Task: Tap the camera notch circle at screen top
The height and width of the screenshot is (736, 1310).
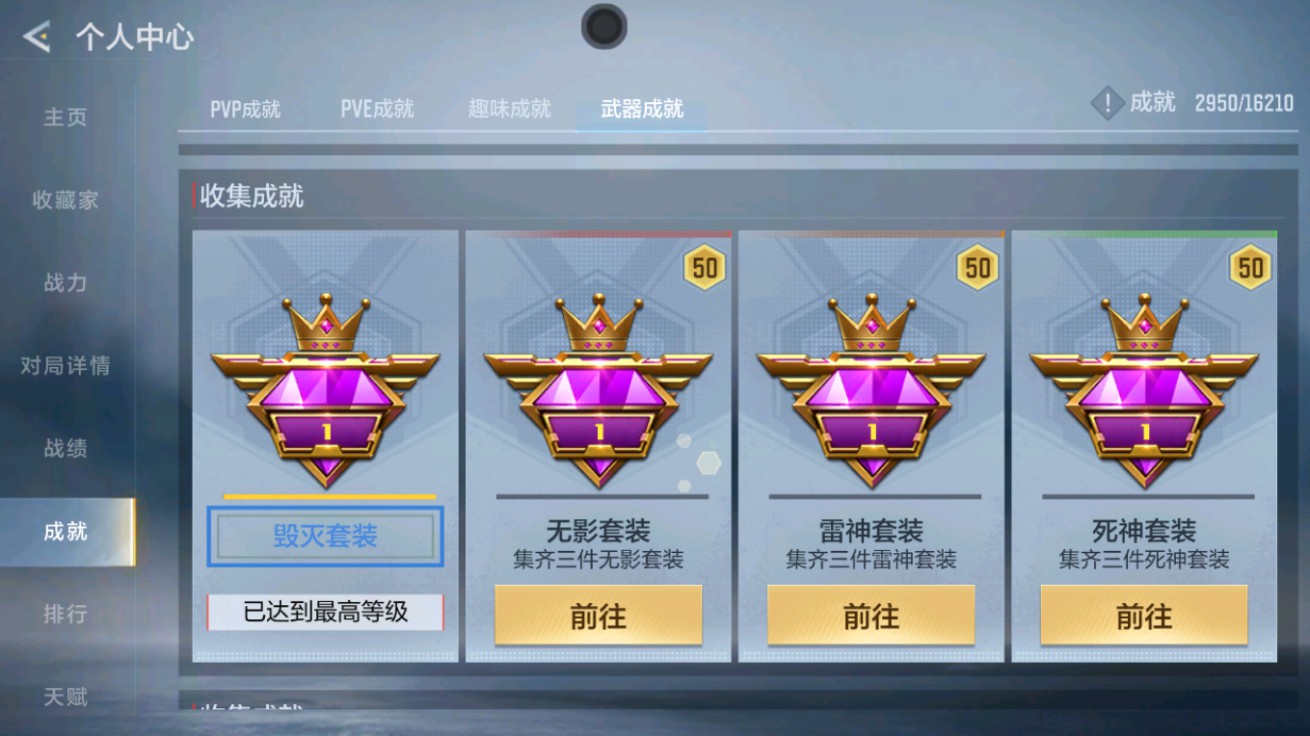Action: click(603, 28)
